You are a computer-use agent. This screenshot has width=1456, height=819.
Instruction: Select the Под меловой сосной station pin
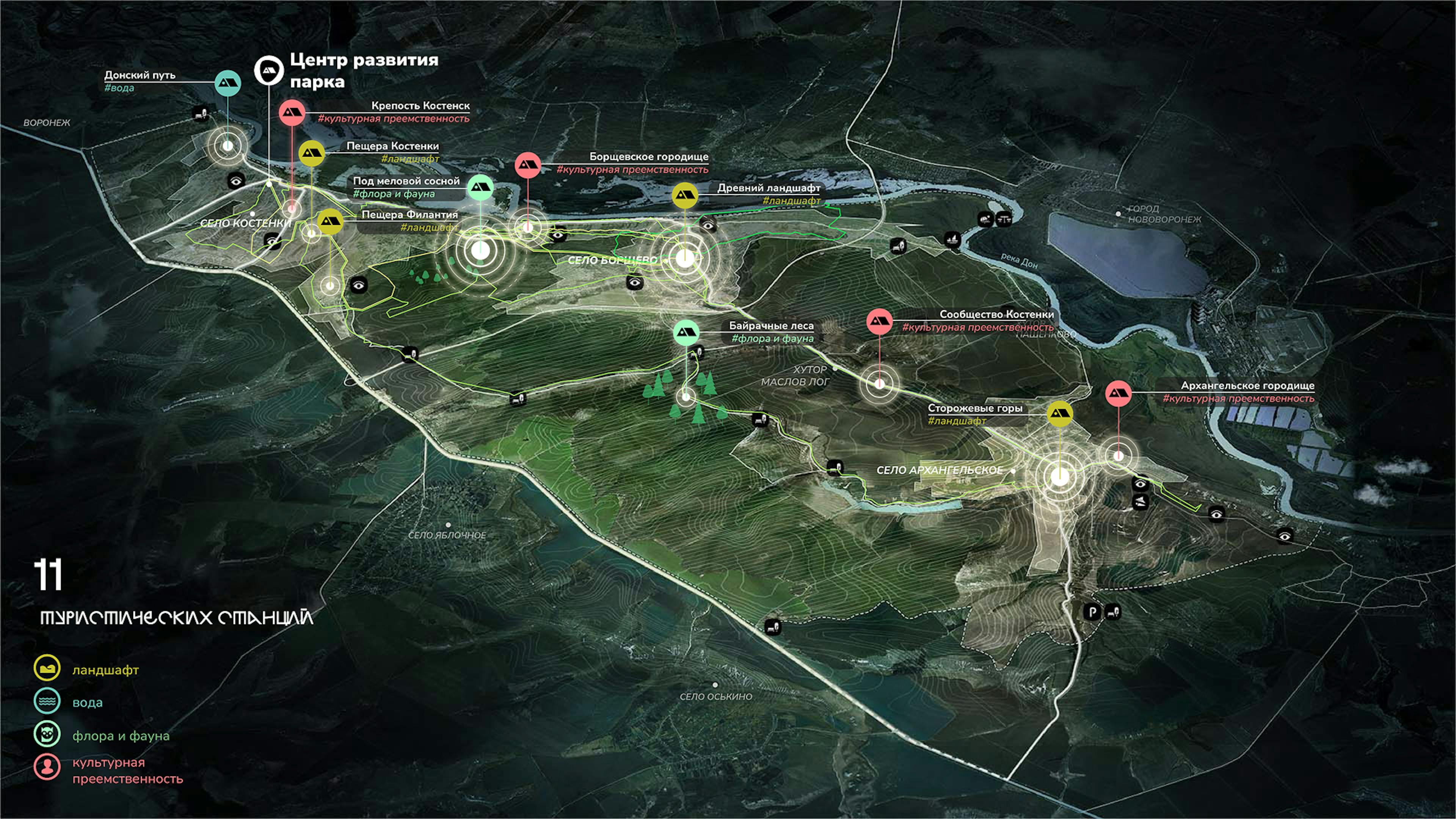coord(480,188)
